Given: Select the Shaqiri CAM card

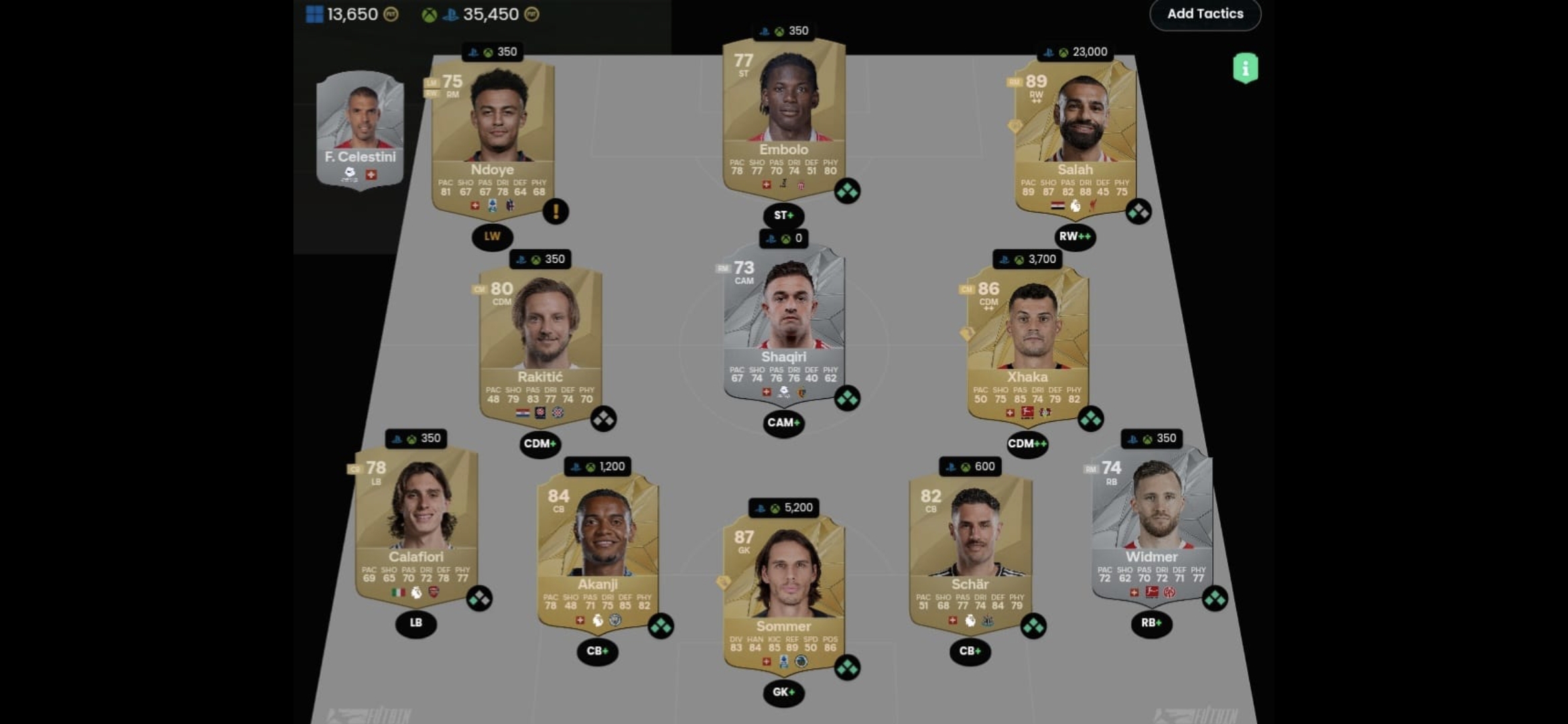Looking at the screenshot, I should tap(783, 323).
